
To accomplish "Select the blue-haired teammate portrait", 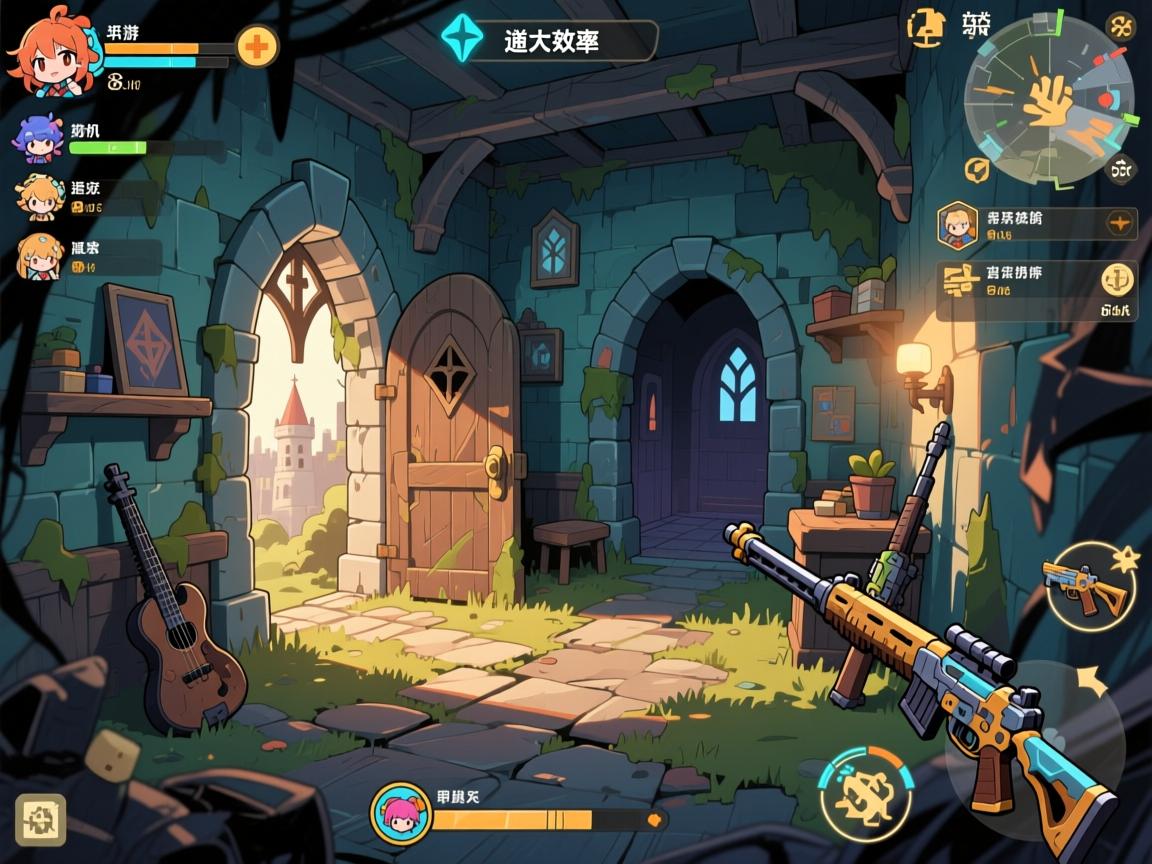I will click(x=38, y=139).
